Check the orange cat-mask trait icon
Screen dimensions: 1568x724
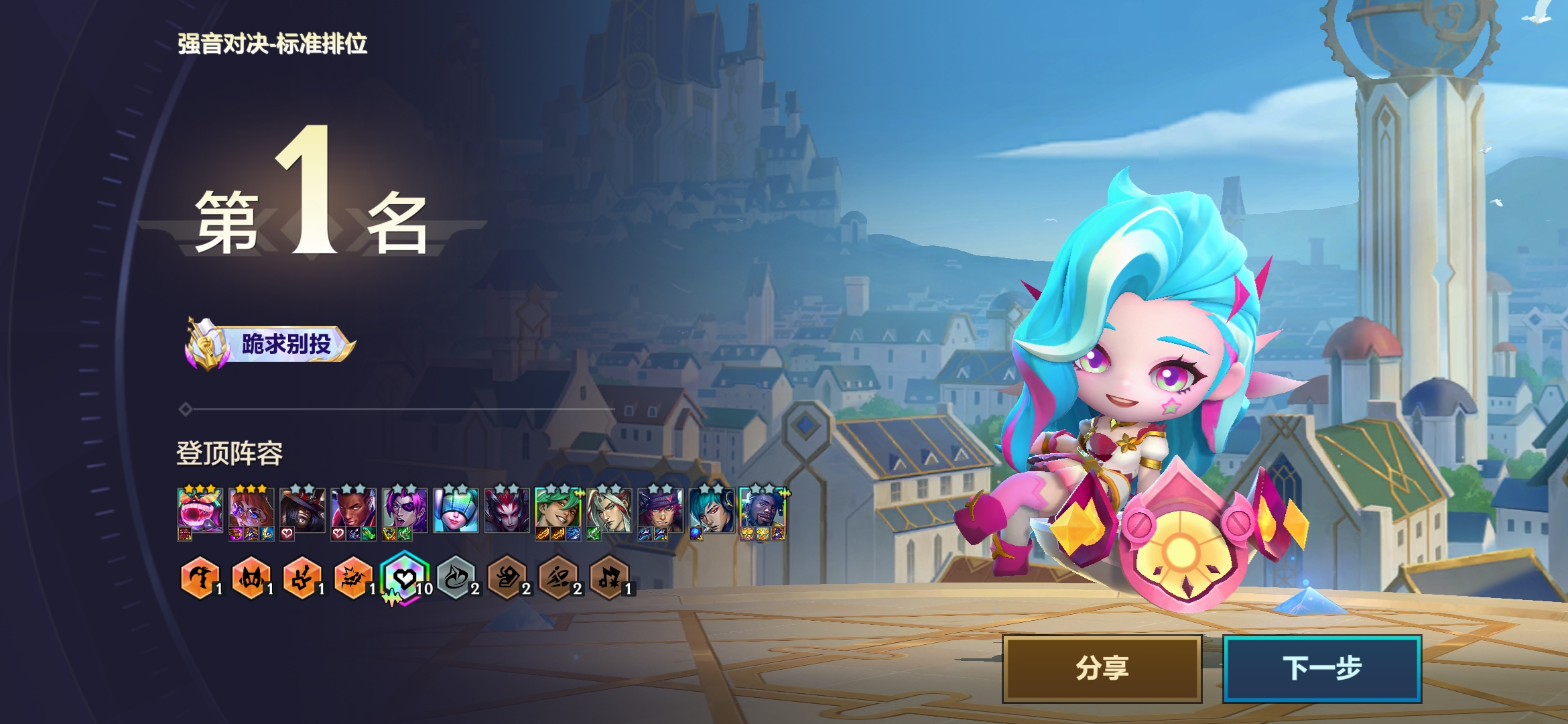click(x=251, y=578)
